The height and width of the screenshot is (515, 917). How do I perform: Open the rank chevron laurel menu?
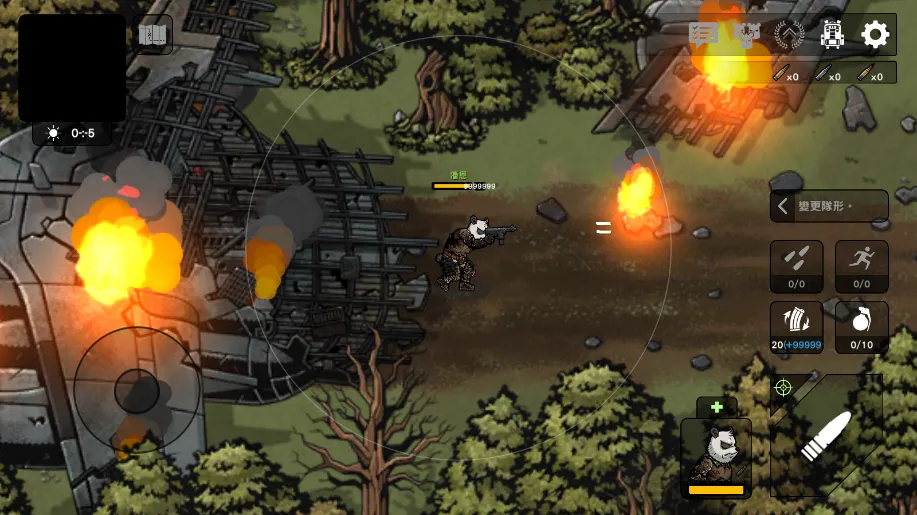(789, 35)
